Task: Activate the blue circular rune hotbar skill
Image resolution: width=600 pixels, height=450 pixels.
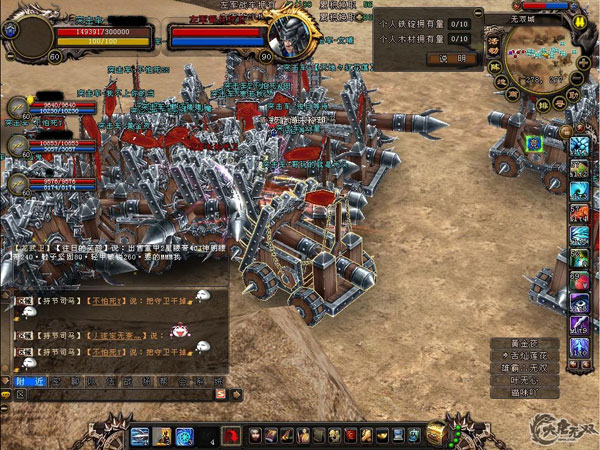Action: 184,435
